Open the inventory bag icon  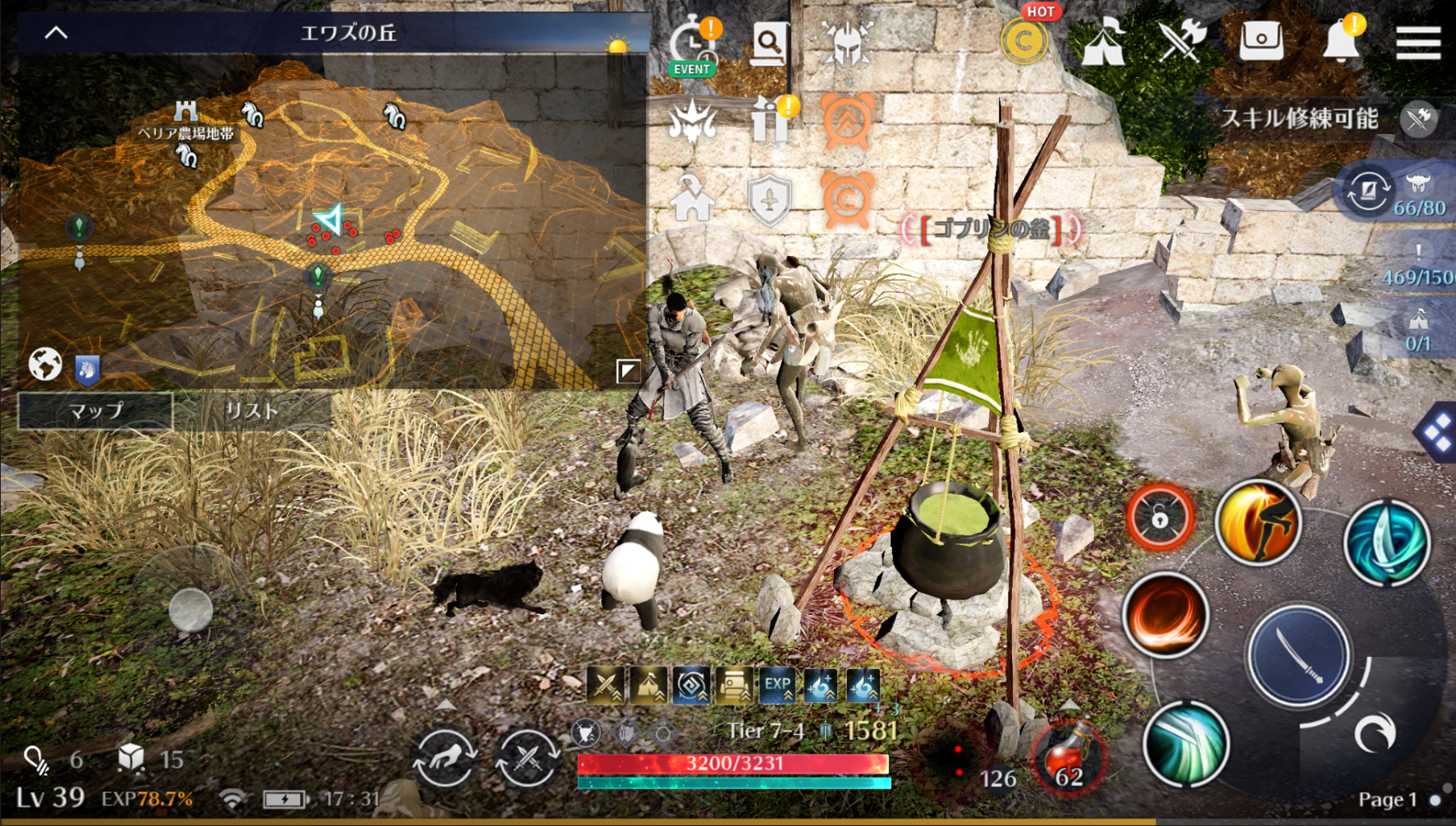tap(1263, 39)
